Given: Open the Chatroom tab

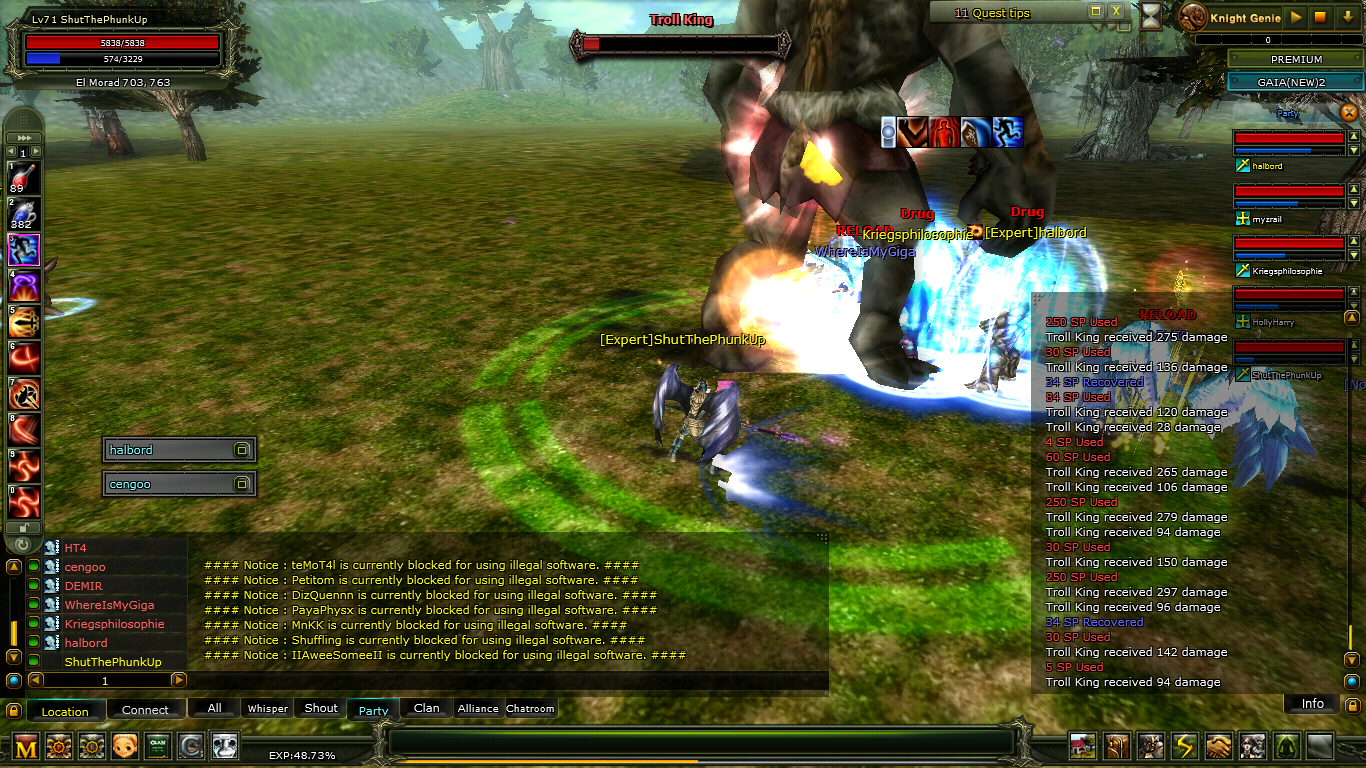Looking at the screenshot, I should point(530,708).
